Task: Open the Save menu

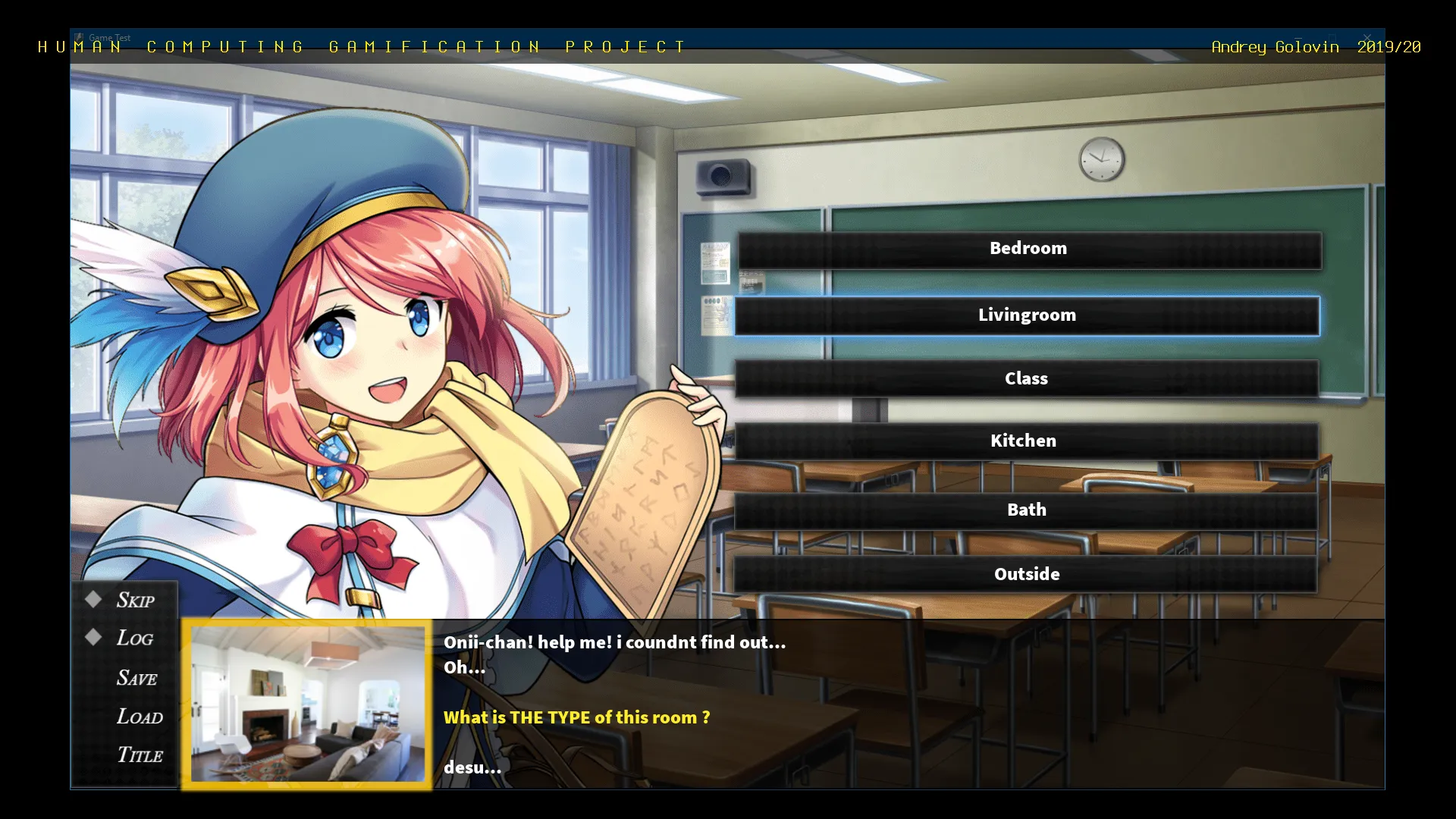Action: (136, 678)
